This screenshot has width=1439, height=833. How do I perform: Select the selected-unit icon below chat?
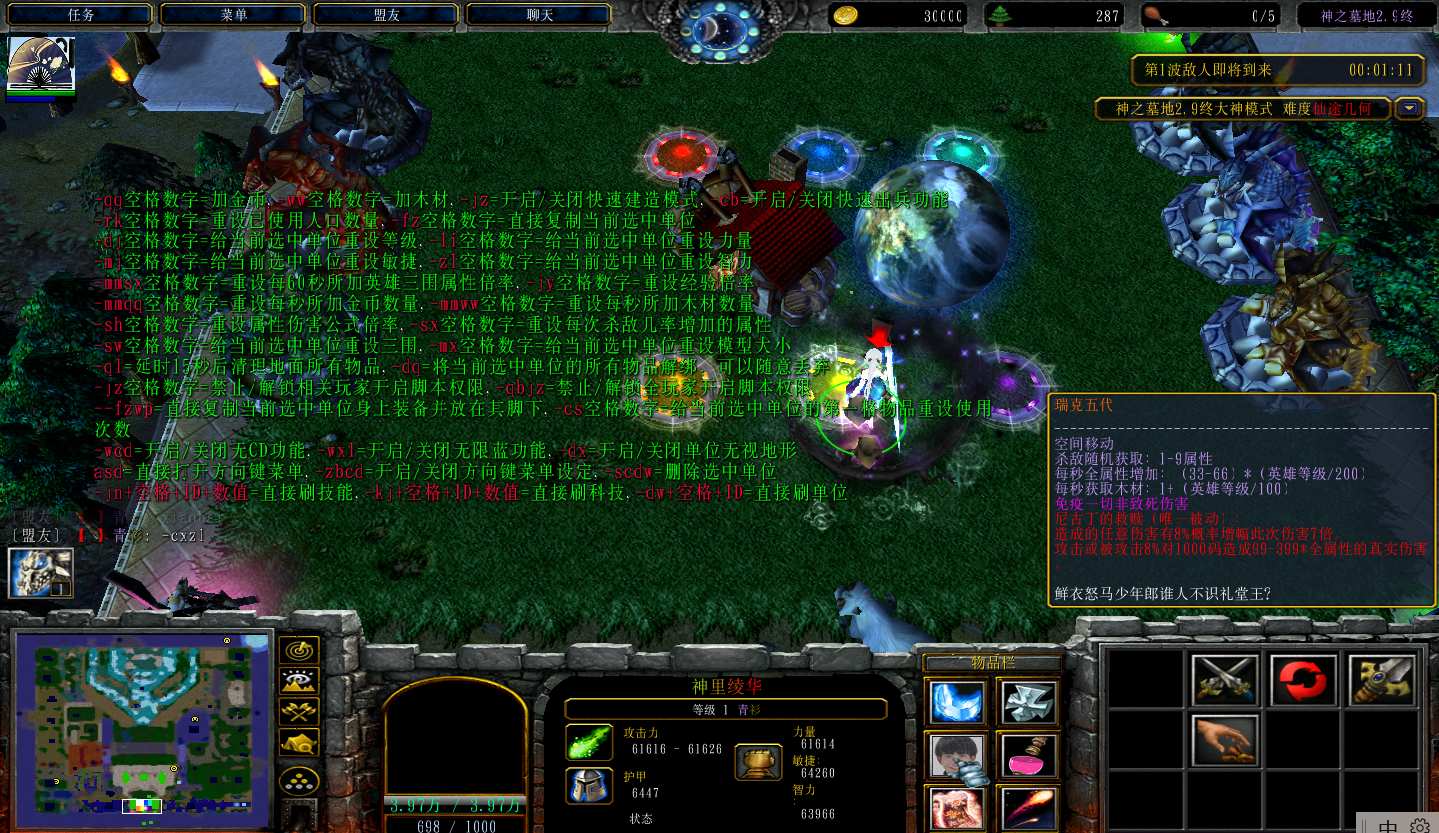point(41,573)
